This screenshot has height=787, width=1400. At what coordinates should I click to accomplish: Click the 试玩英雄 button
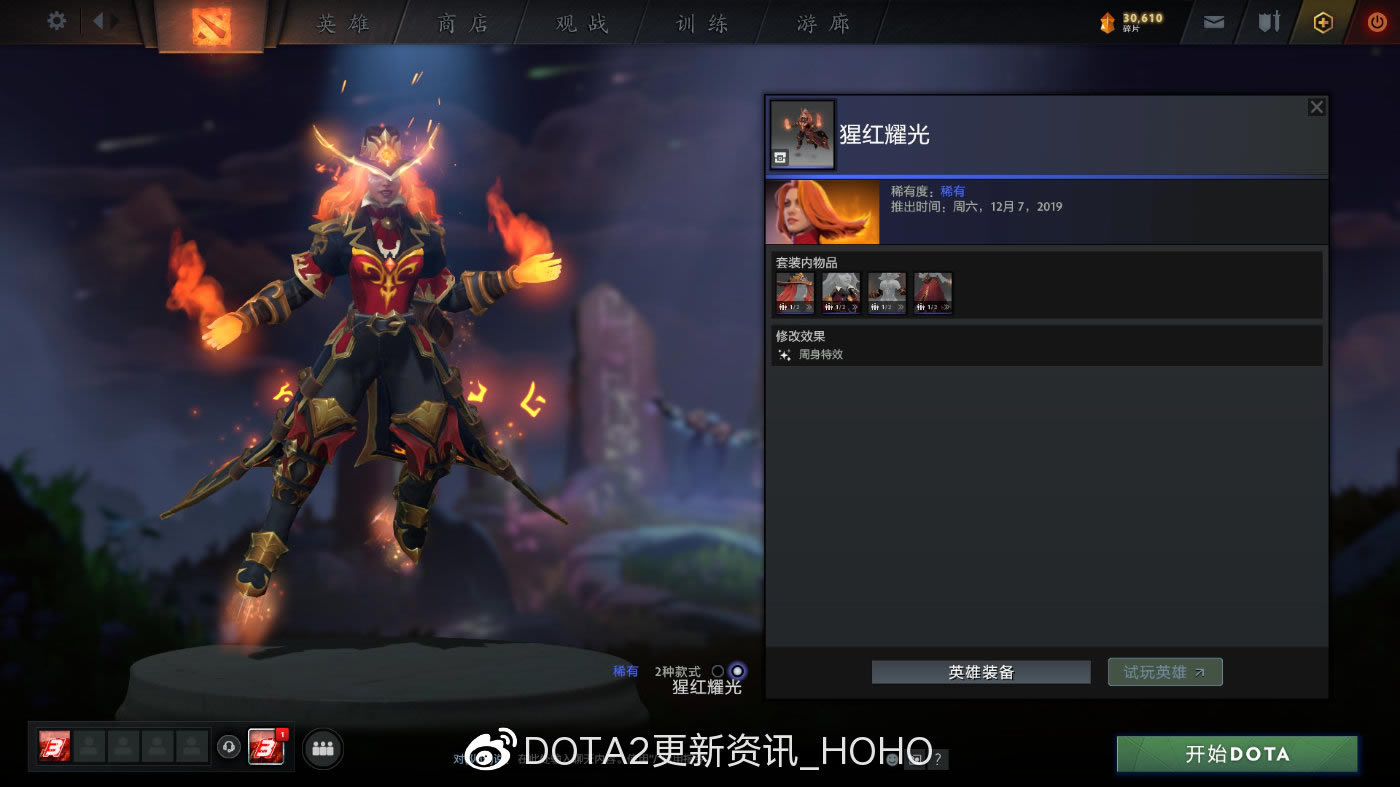pos(1164,671)
